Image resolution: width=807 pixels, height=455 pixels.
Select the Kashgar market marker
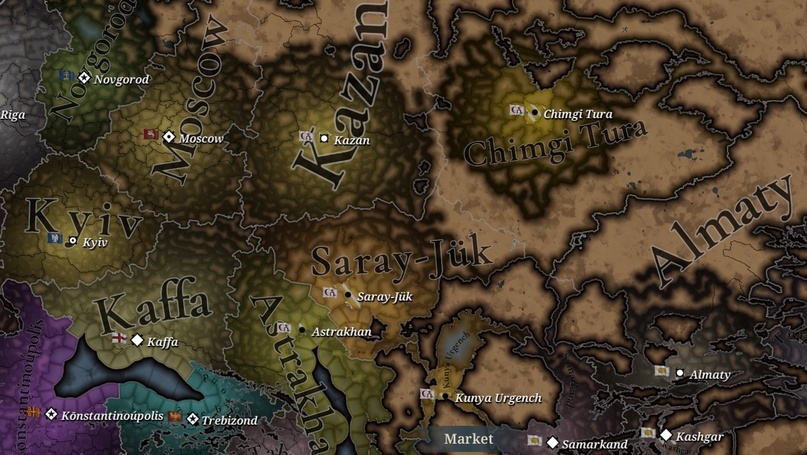[x=666, y=435]
